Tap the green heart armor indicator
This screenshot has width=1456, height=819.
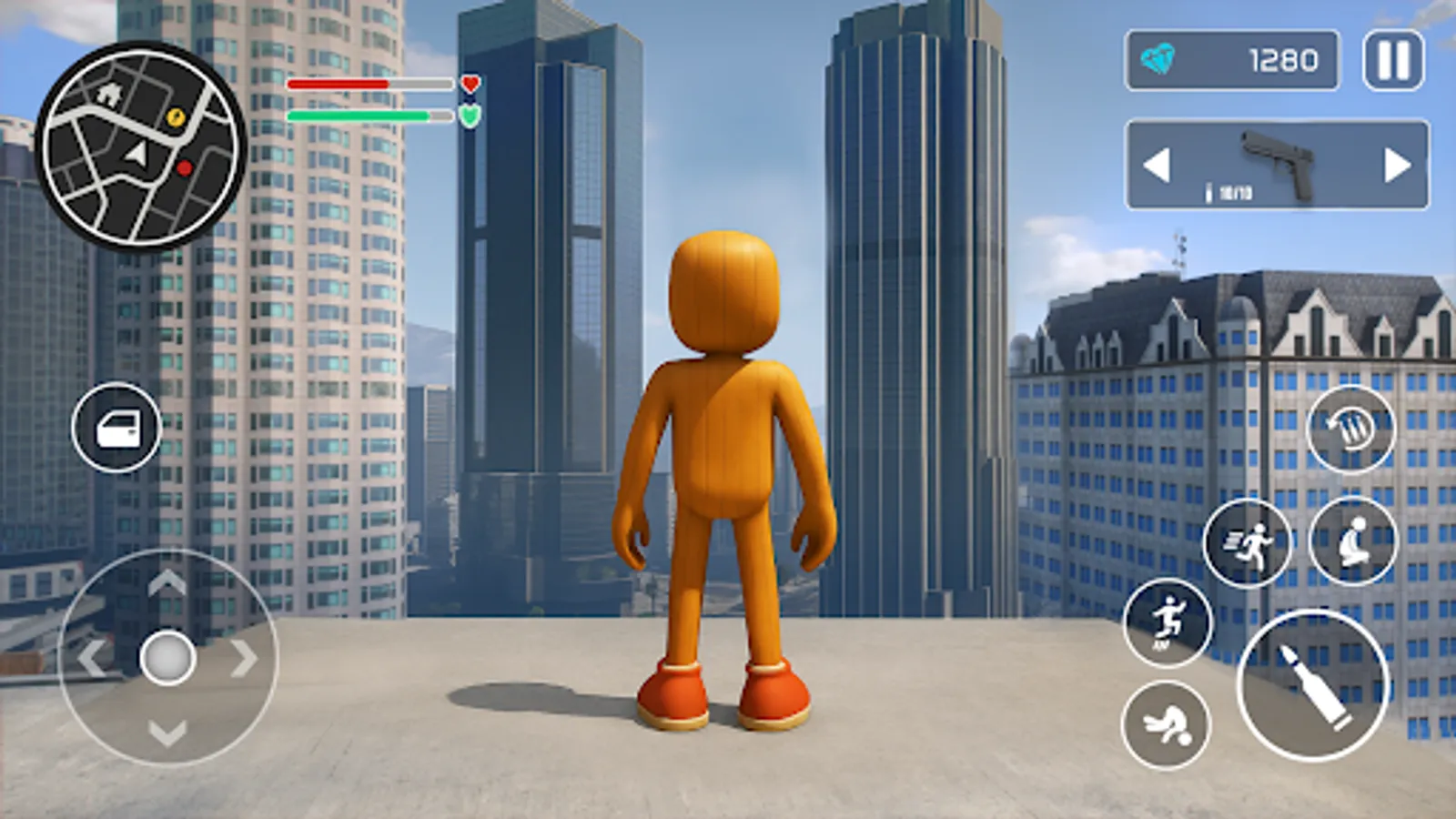470,116
